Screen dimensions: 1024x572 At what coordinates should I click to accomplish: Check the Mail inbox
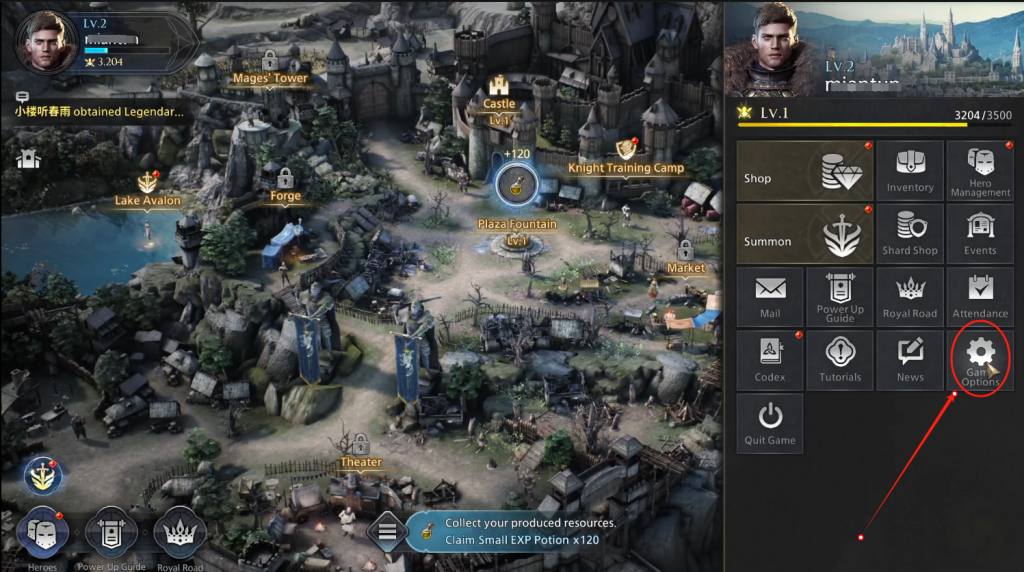pyautogui.click(x=770, y=297)
